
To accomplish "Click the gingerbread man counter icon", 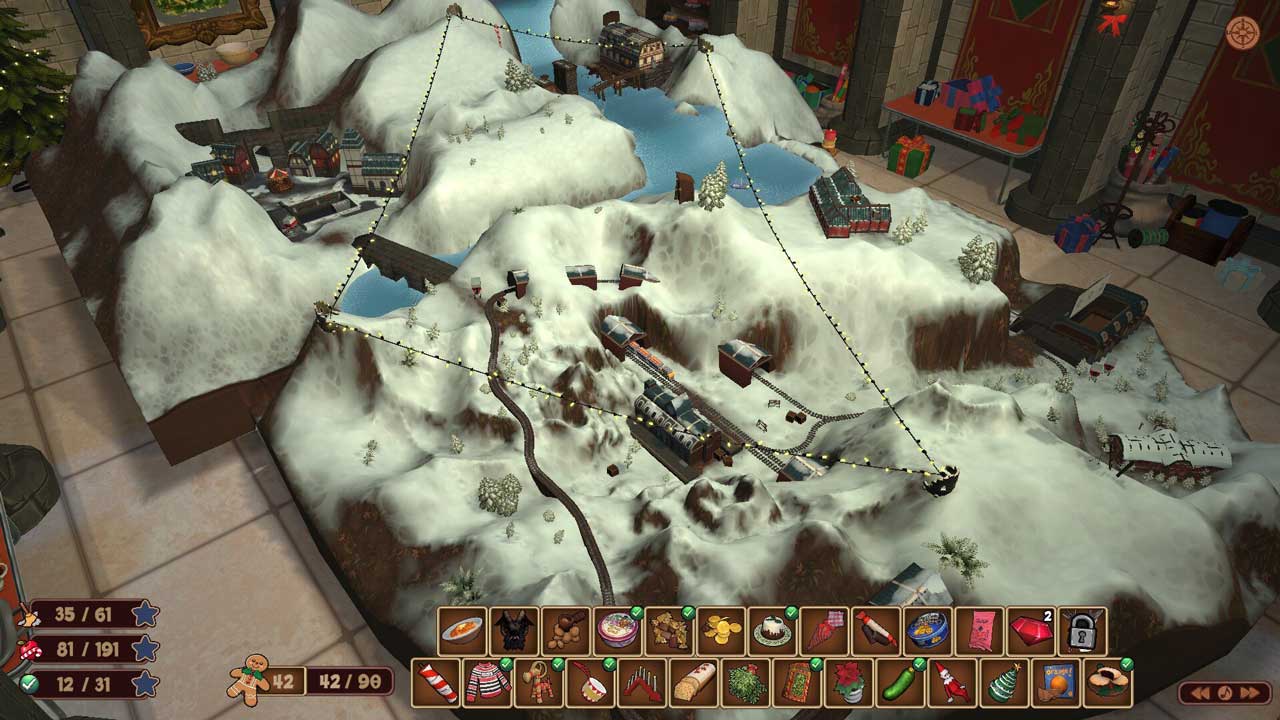I will (245, 680).
